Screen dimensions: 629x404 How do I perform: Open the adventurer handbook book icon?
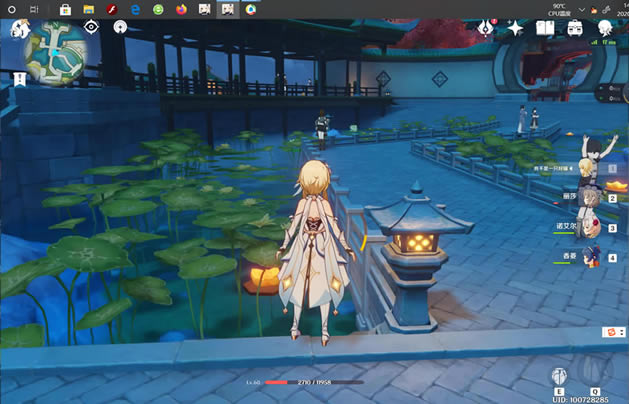coord(545,28)
